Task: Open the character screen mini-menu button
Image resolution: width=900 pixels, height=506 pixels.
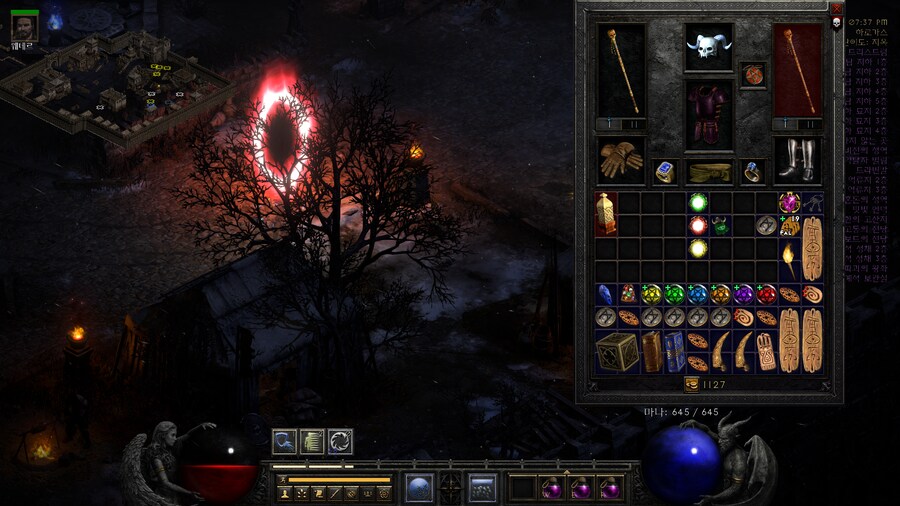Action: pyautogui.click(x=283, y=492)
